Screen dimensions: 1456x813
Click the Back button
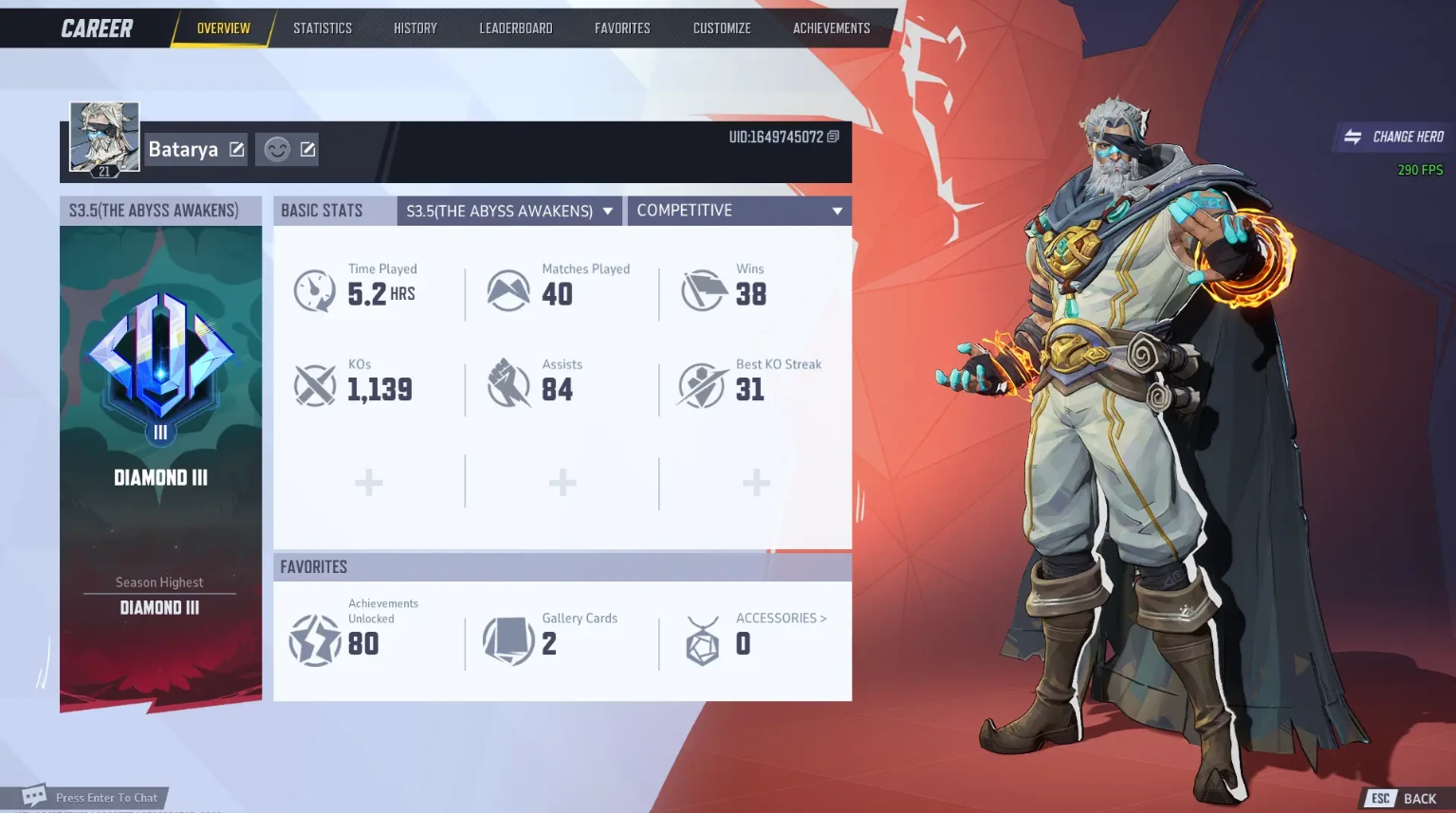pos(1405,799)
